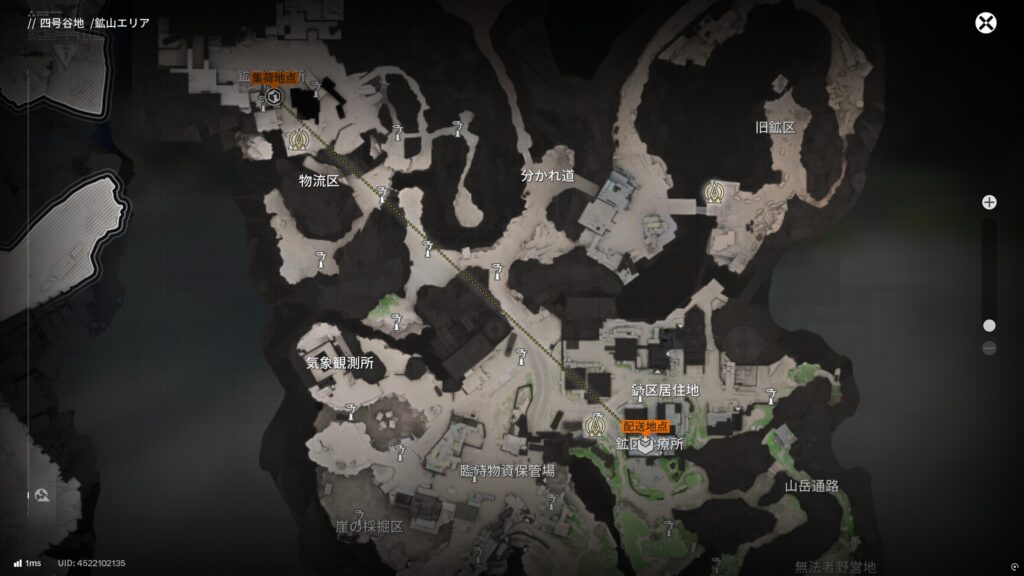Screen dimensions: 1024x576
Task: Choose the teleport point in 物流区
Action: click(x=295, y=141)
